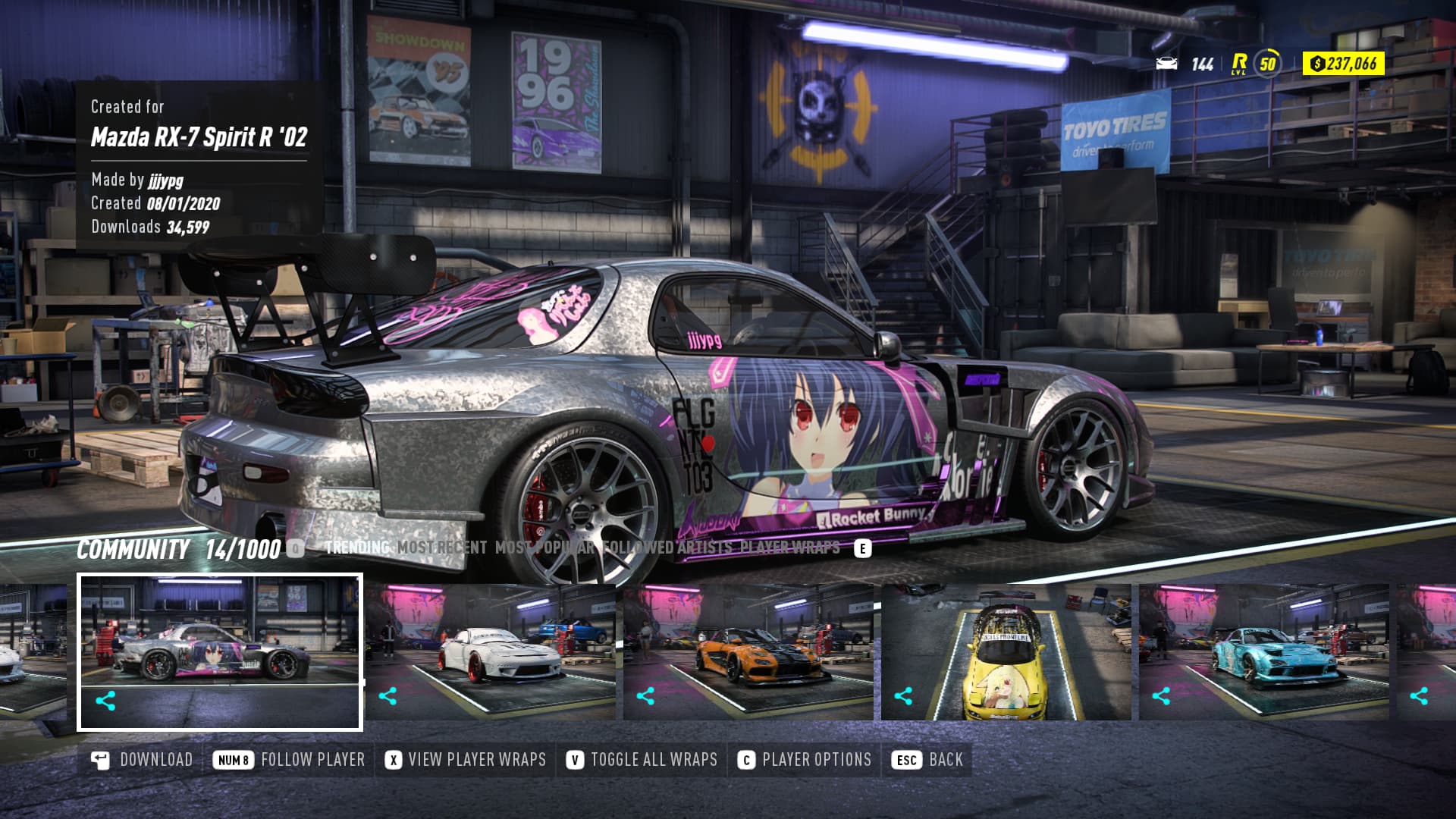
Task: Switch to the Most Recent tab
Action: (441, 548)
